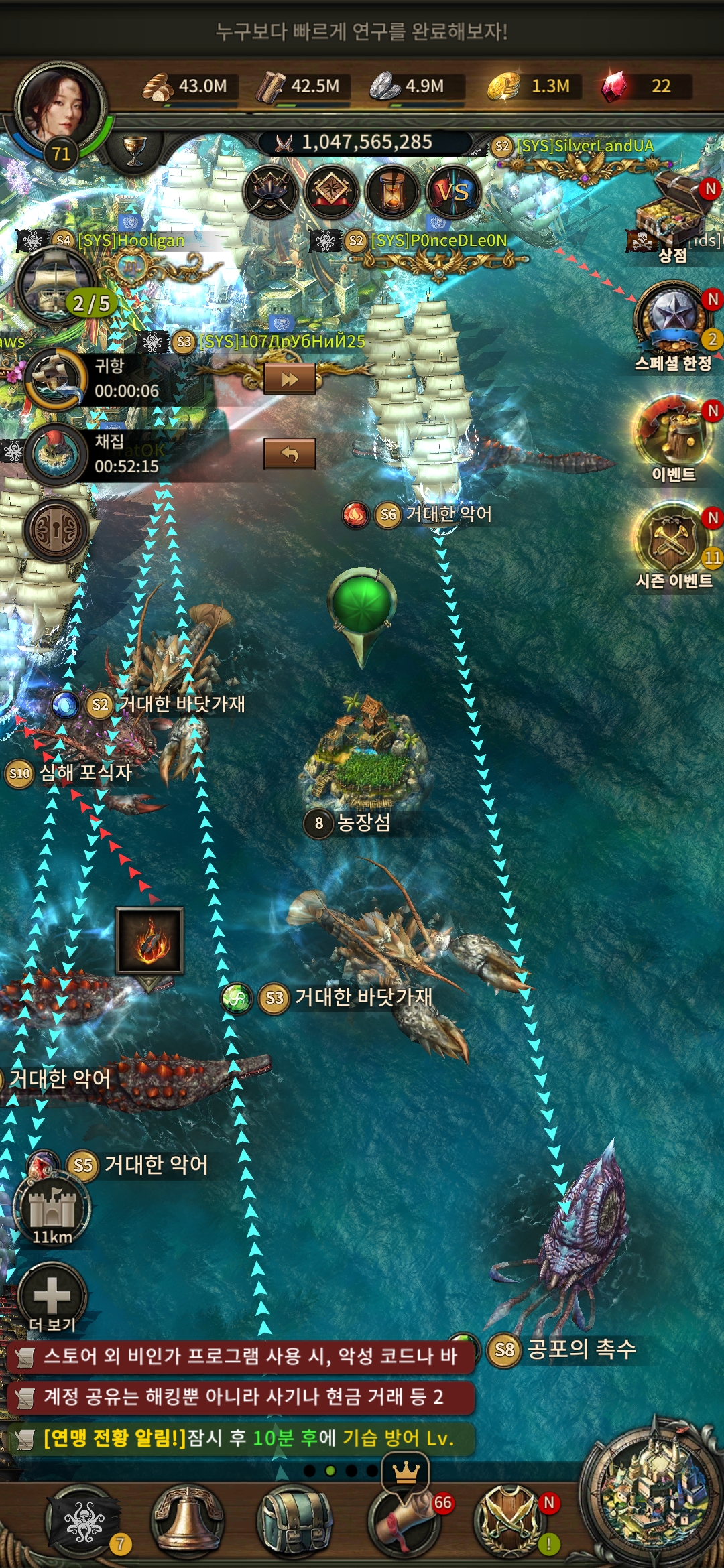Recall the gathering fleet (채집)

(289, 454)
